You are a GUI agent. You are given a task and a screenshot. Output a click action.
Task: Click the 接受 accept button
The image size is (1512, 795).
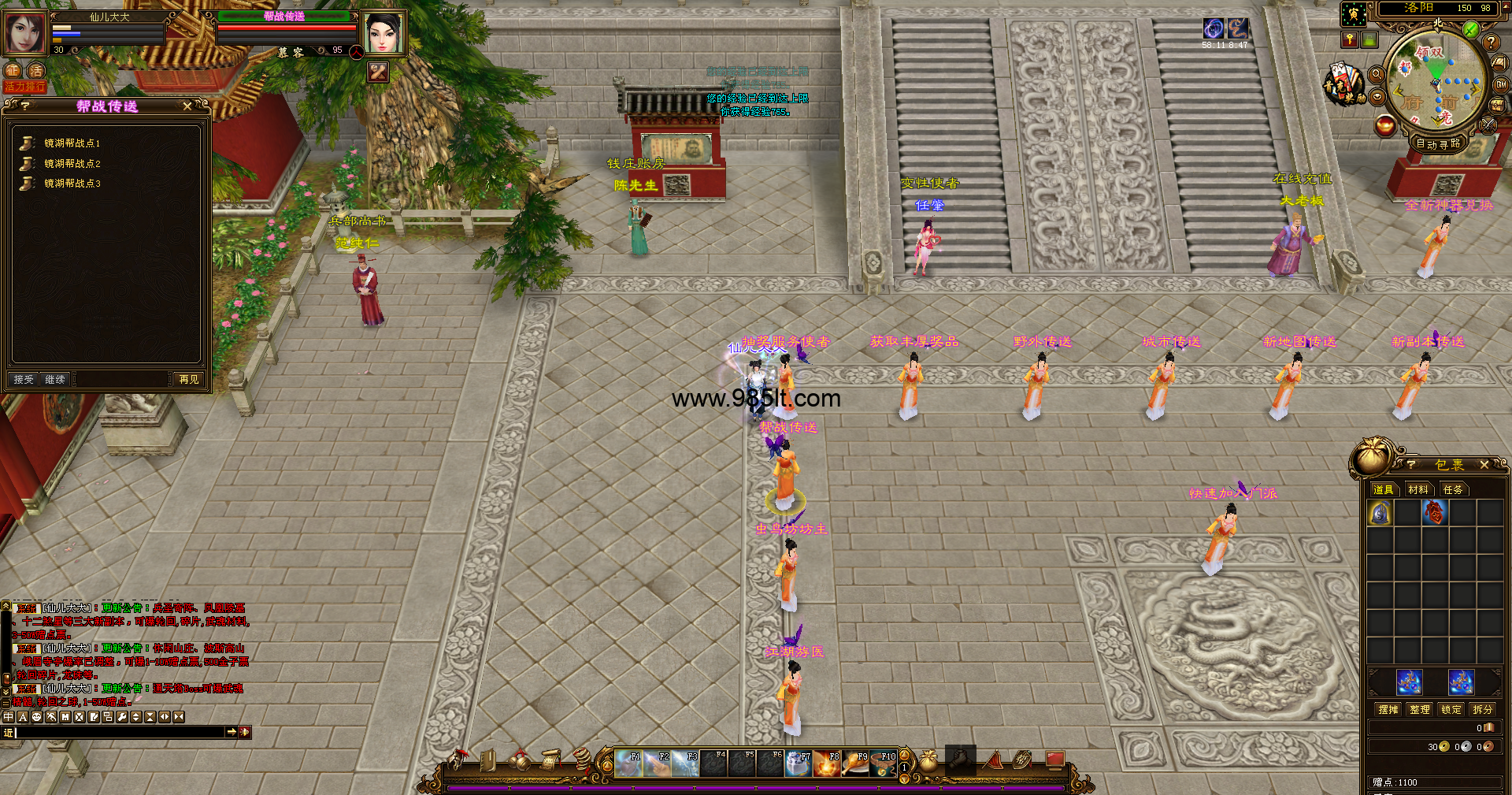(x=24, y=380)
